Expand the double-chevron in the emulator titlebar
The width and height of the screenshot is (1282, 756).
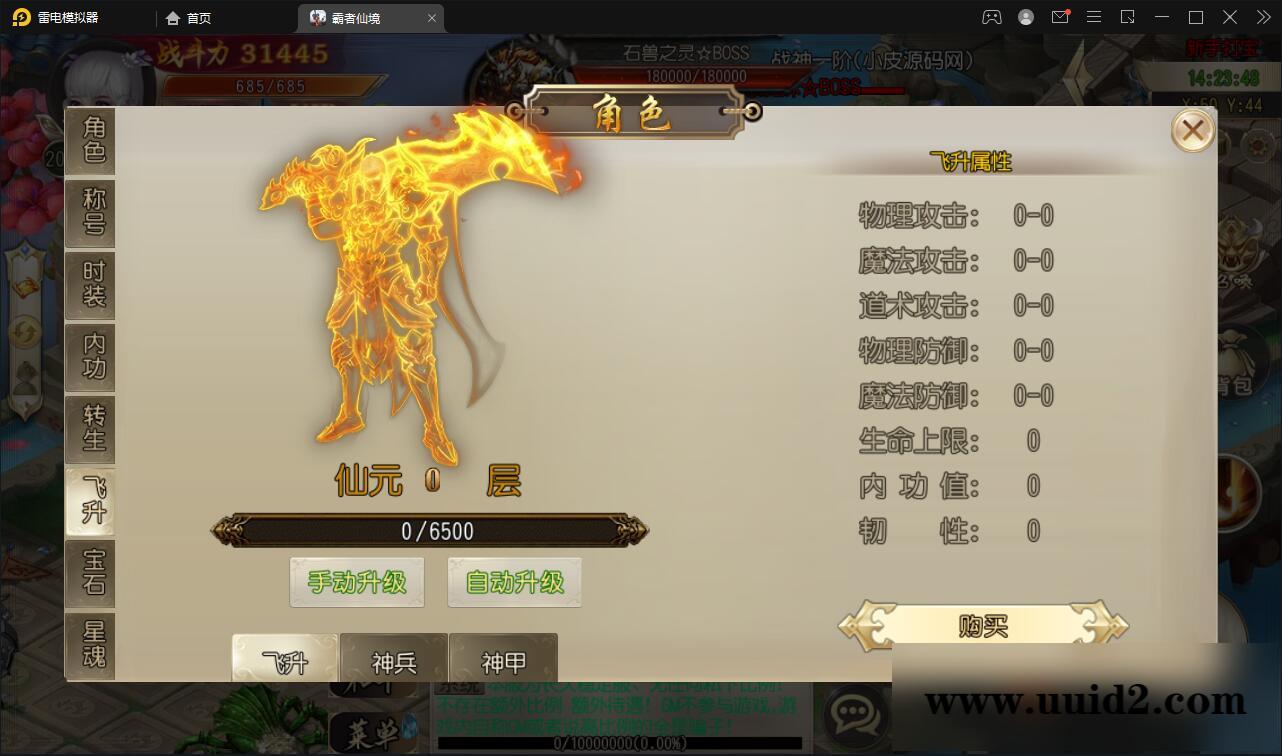1262,17
